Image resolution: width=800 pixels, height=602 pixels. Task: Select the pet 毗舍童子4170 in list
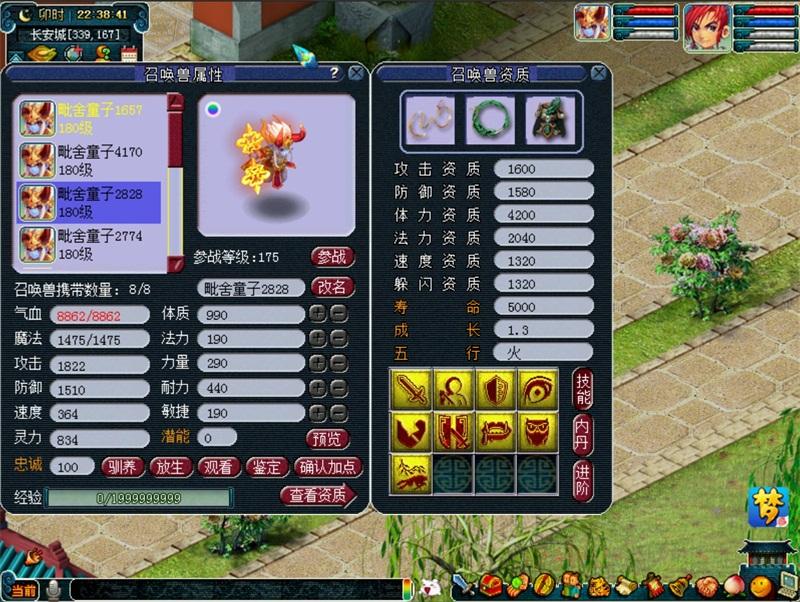point(90,160)
